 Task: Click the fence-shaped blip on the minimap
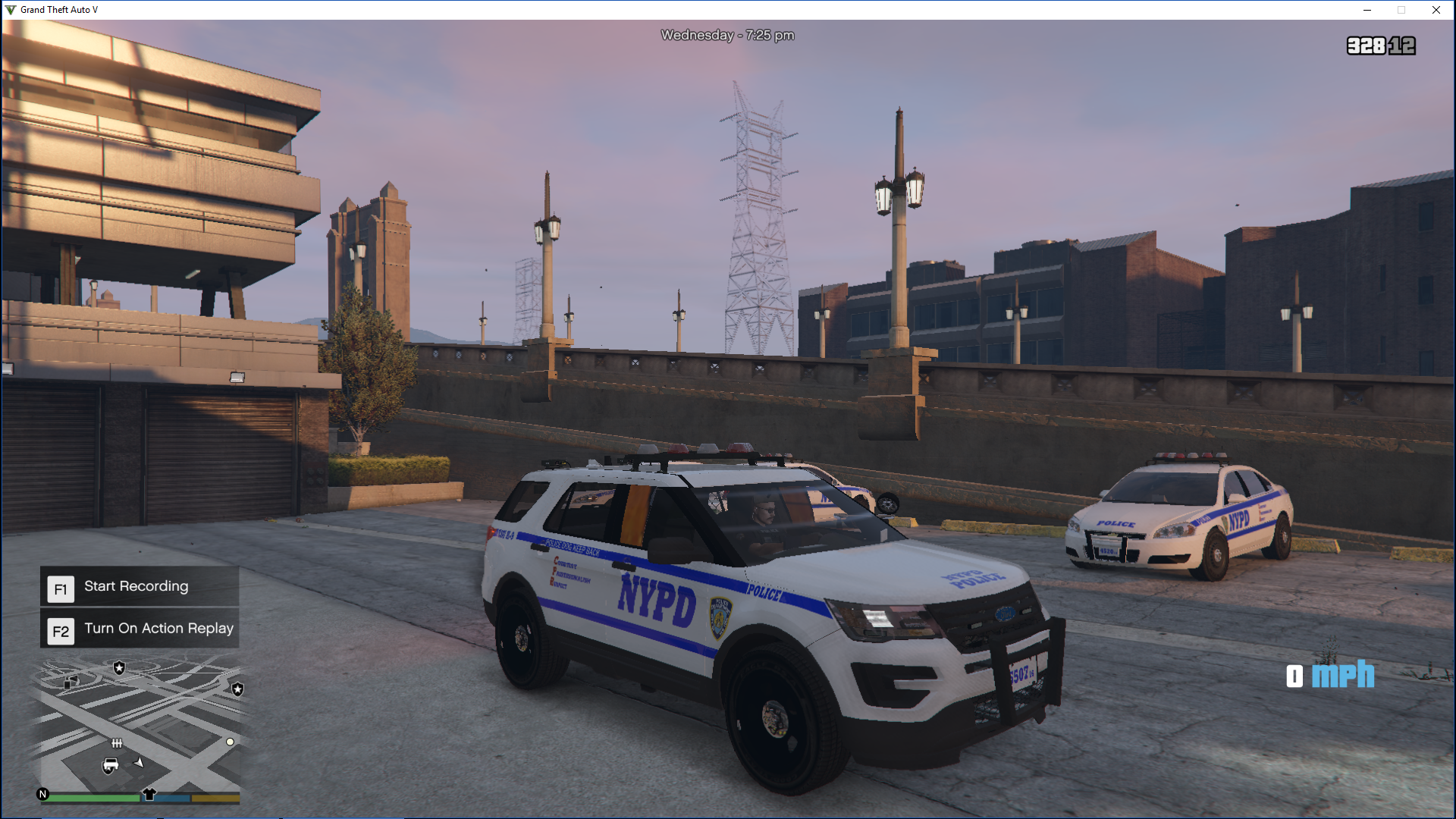[x=117, y=743]
